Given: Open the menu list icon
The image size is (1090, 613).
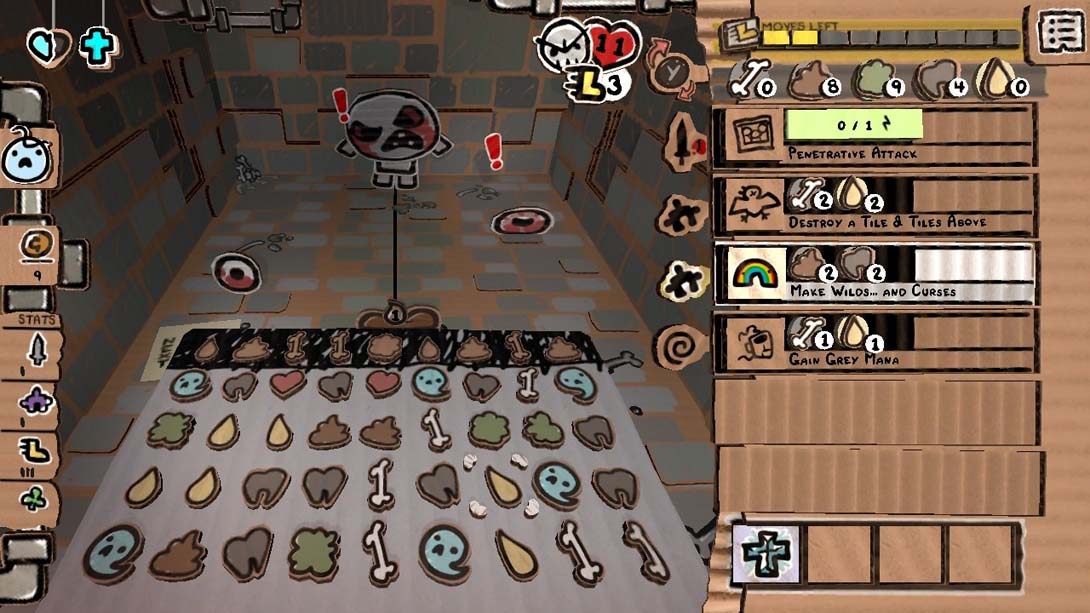Looking at the screenshot, I should pyautogui.click(x=1057, y=32).
